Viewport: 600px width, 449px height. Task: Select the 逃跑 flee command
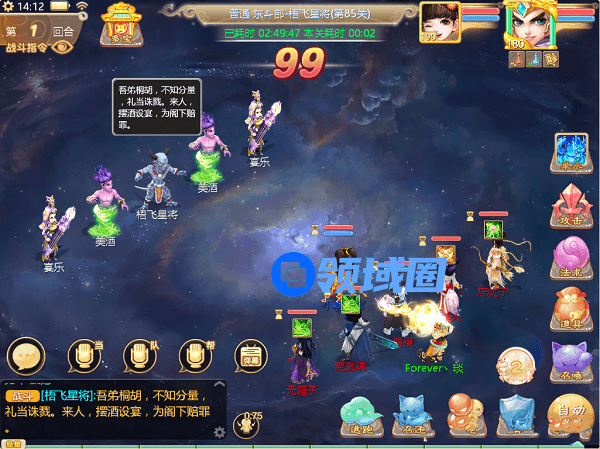point(358,414)
